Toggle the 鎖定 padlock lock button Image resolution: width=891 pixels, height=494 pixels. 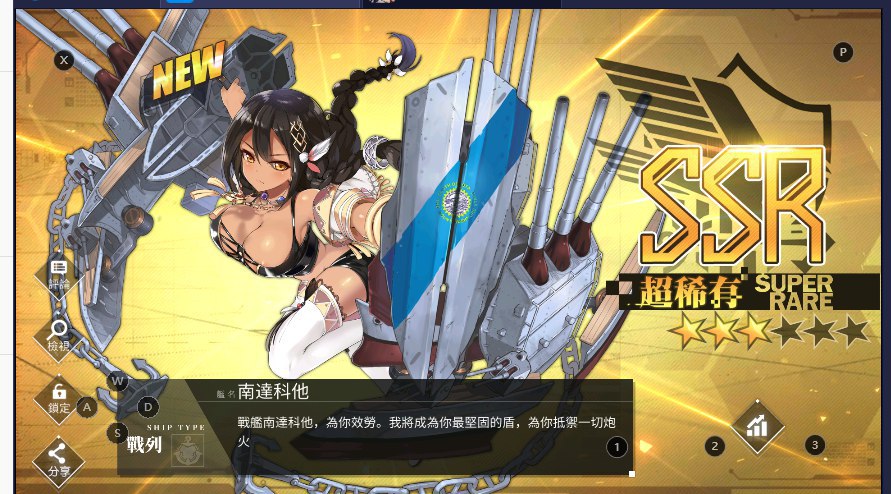point(59,396)
